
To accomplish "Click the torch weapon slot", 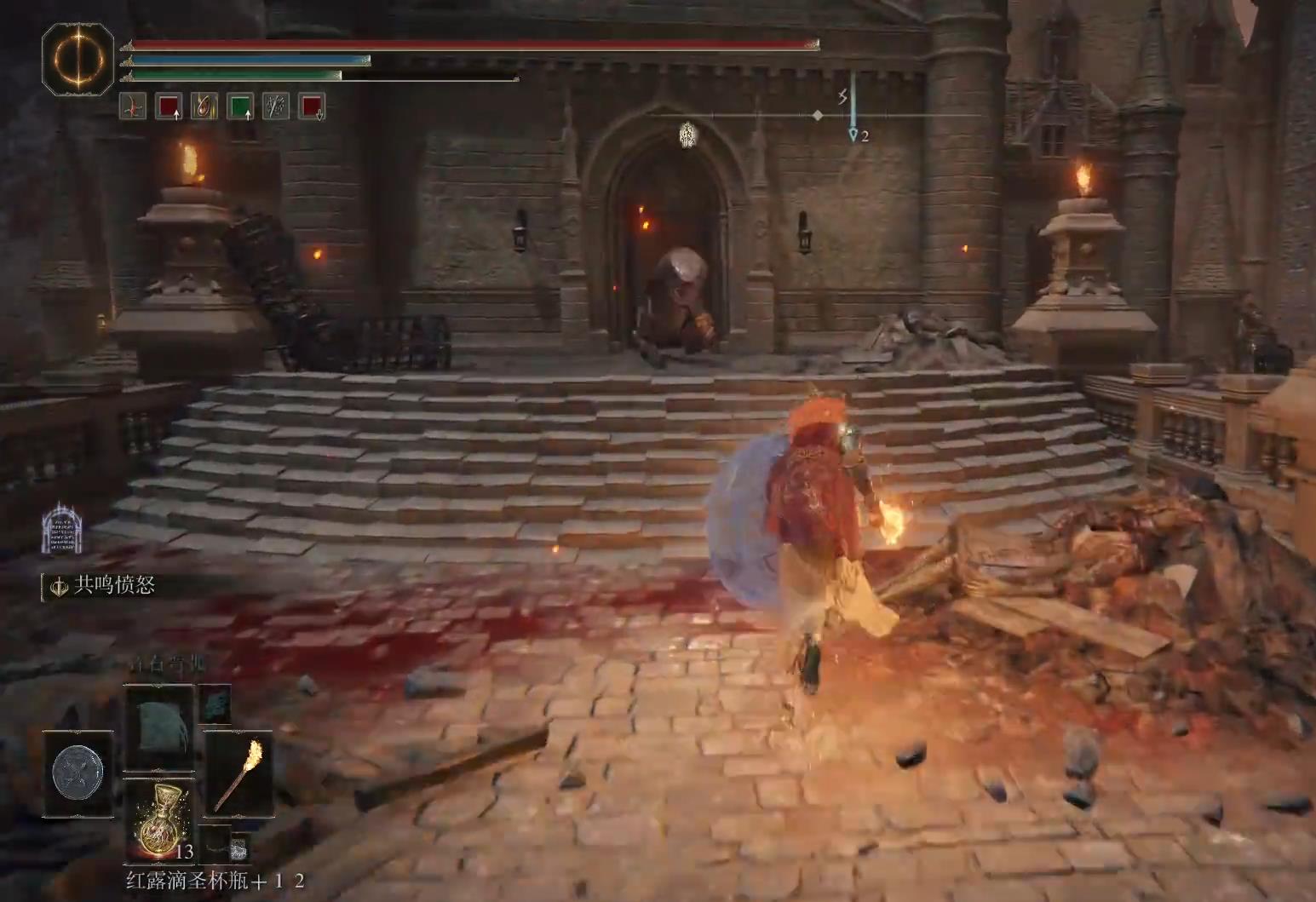I will click(x=238, y=773).
